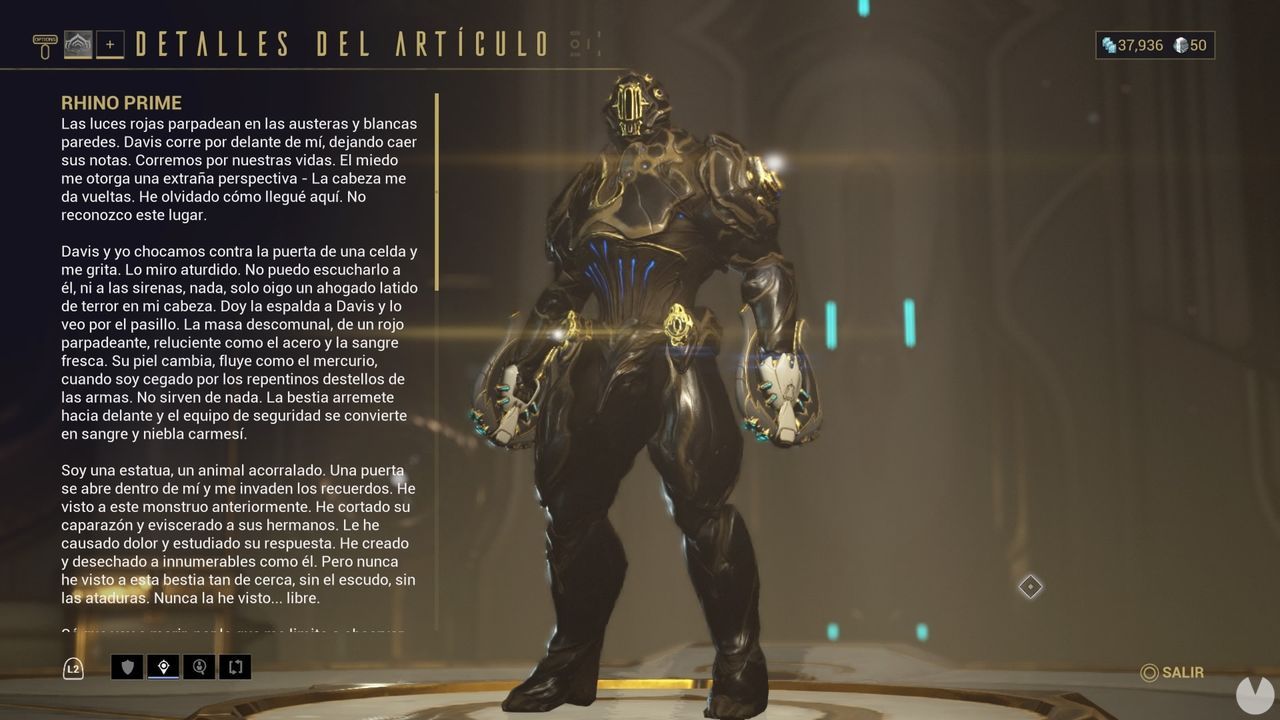The height and width of the screenshot is (720, 1280).
Task: Click the rotate view icon in bottom bar
Action: coord(236,667)
